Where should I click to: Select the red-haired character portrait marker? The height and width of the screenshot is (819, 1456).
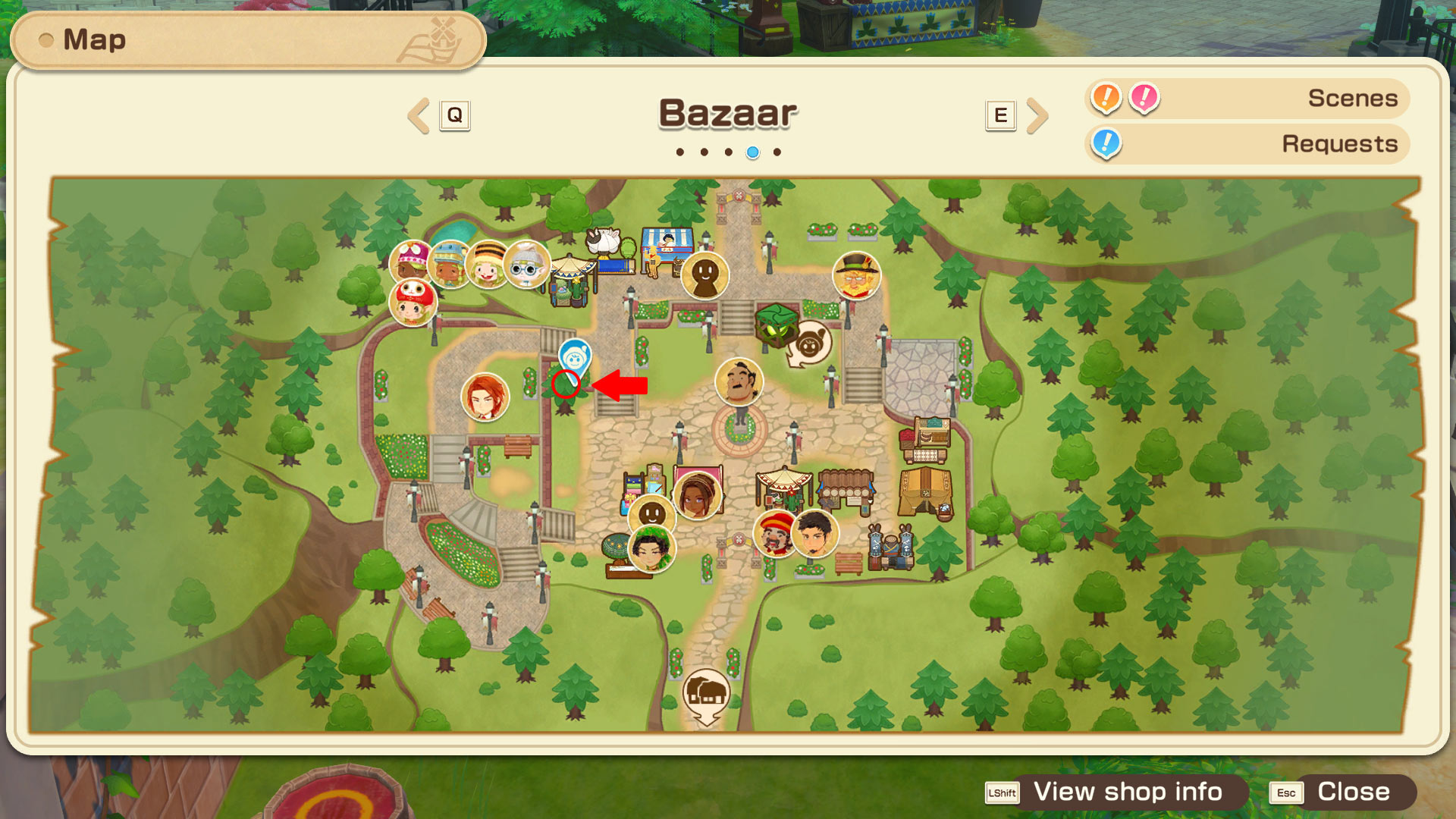coord(485,397)
